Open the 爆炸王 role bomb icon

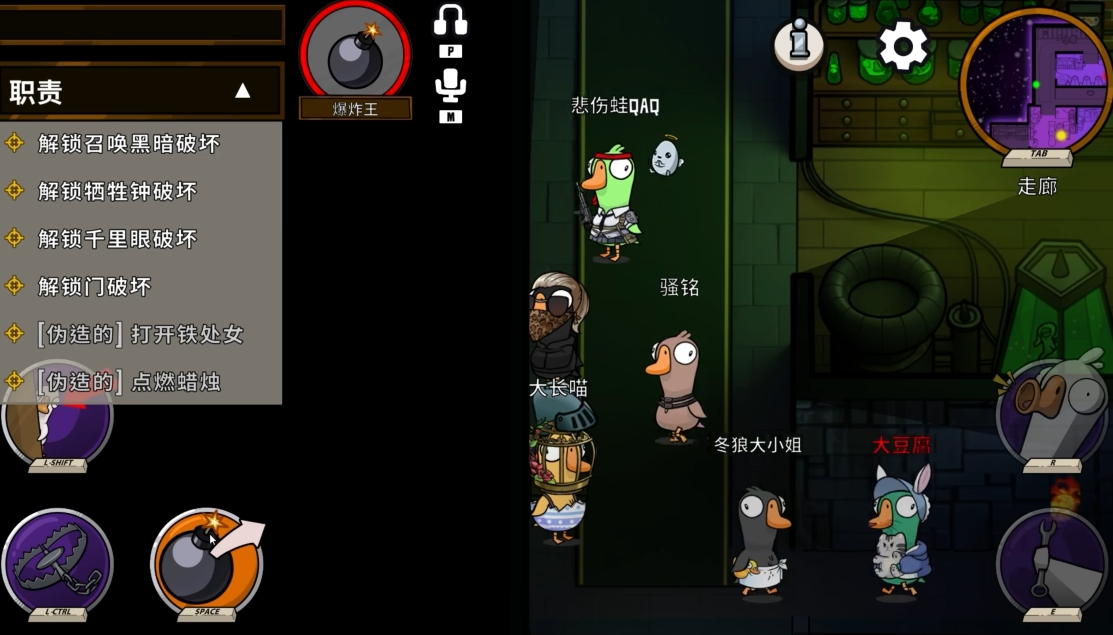point(356,52)
